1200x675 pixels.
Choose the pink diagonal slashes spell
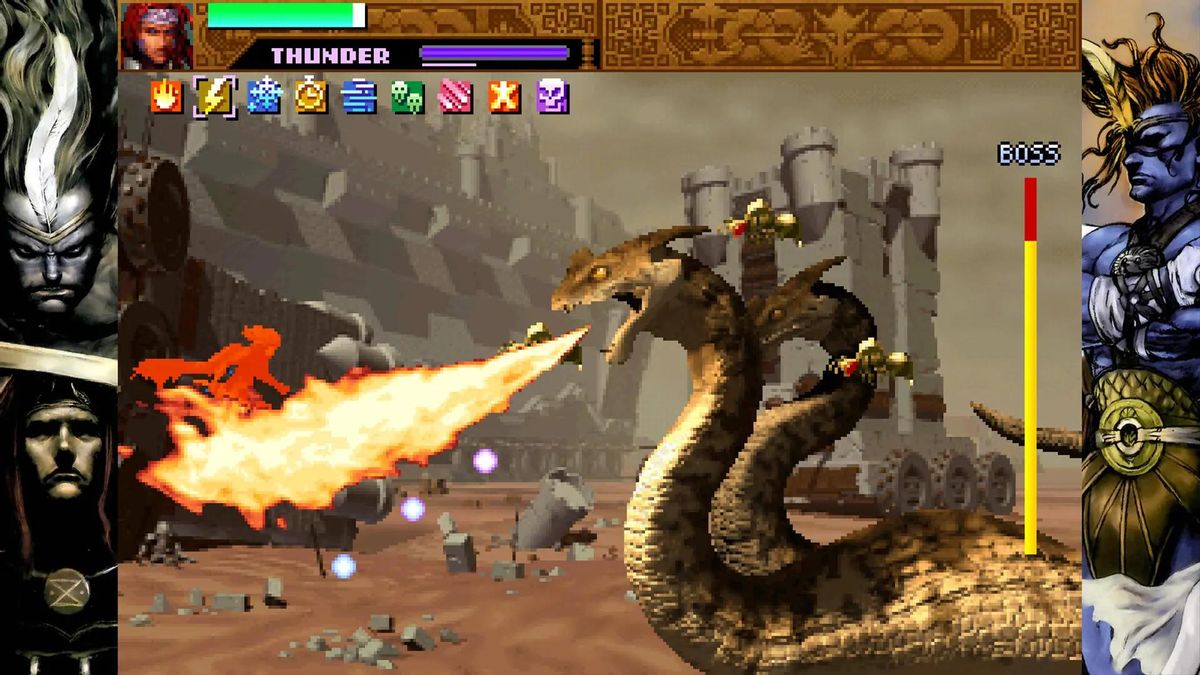point(455,96)
